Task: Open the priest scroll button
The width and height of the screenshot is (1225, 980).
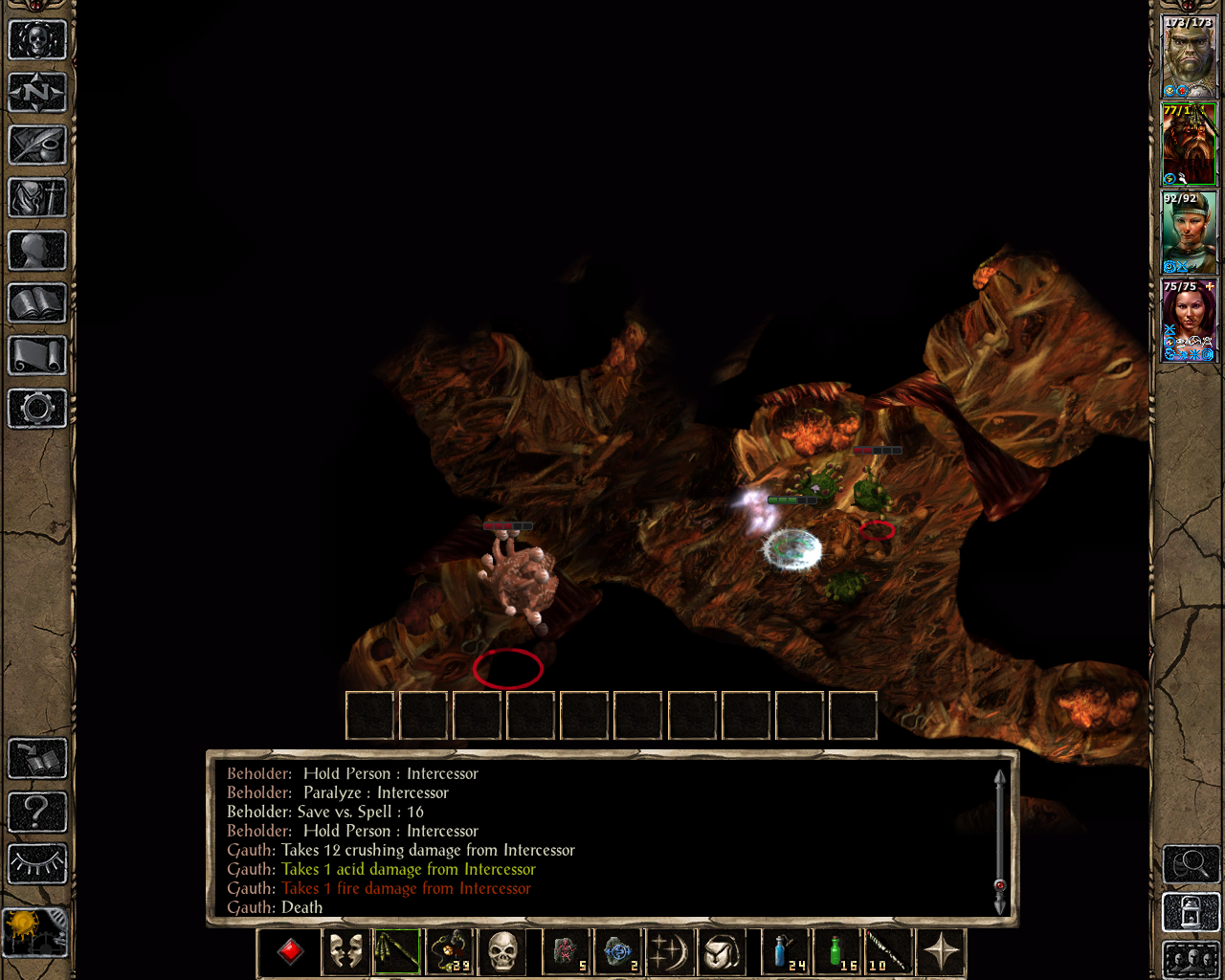Action: 37,356
